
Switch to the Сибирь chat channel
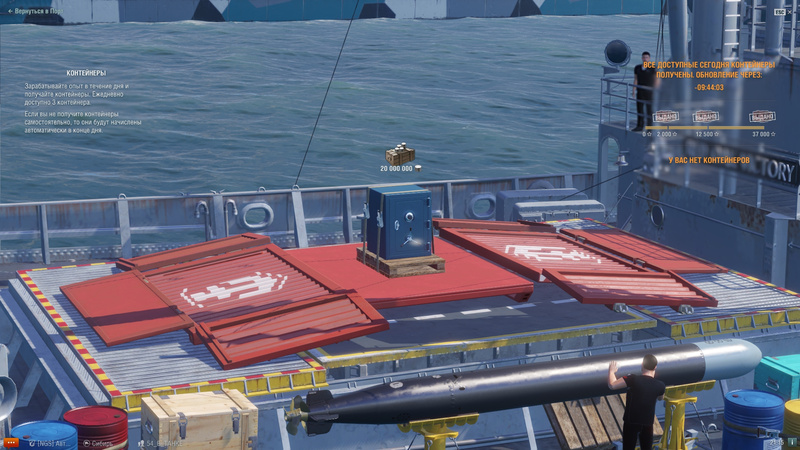98,442
